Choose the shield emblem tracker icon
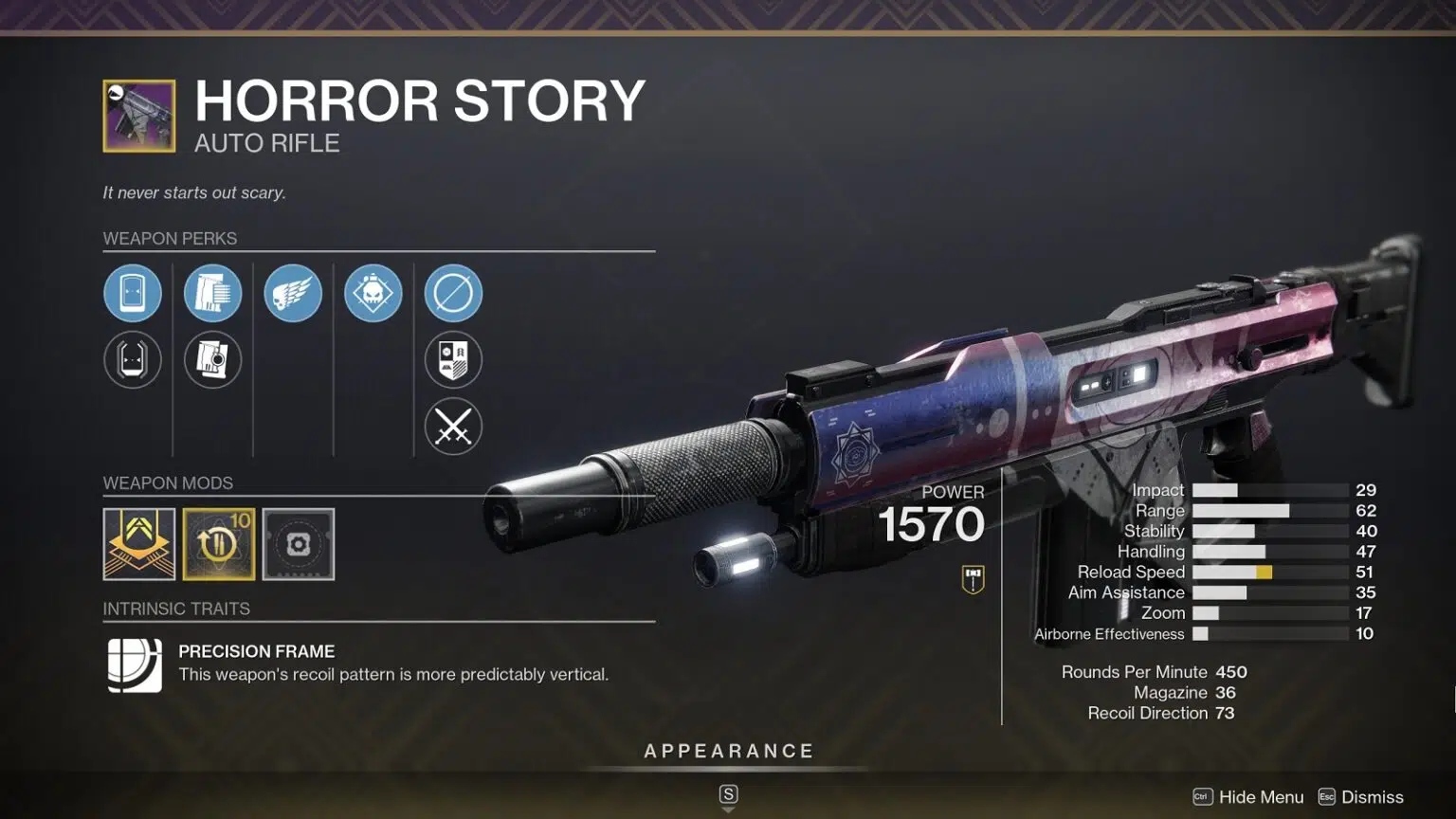The image size is (1456, 819). pos(453,359)
